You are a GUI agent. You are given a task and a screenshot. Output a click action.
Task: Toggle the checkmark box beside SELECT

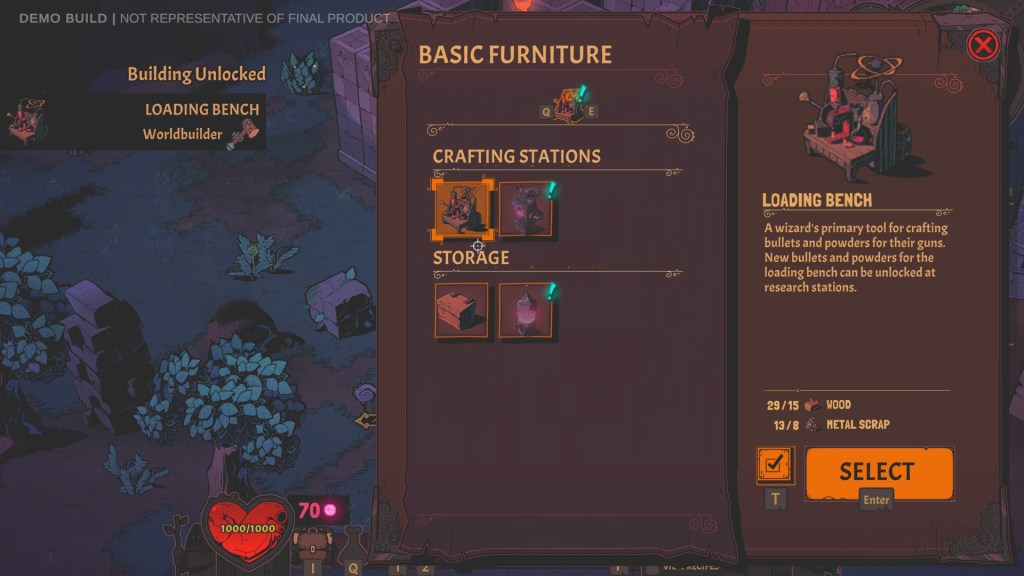click(776, 465)
